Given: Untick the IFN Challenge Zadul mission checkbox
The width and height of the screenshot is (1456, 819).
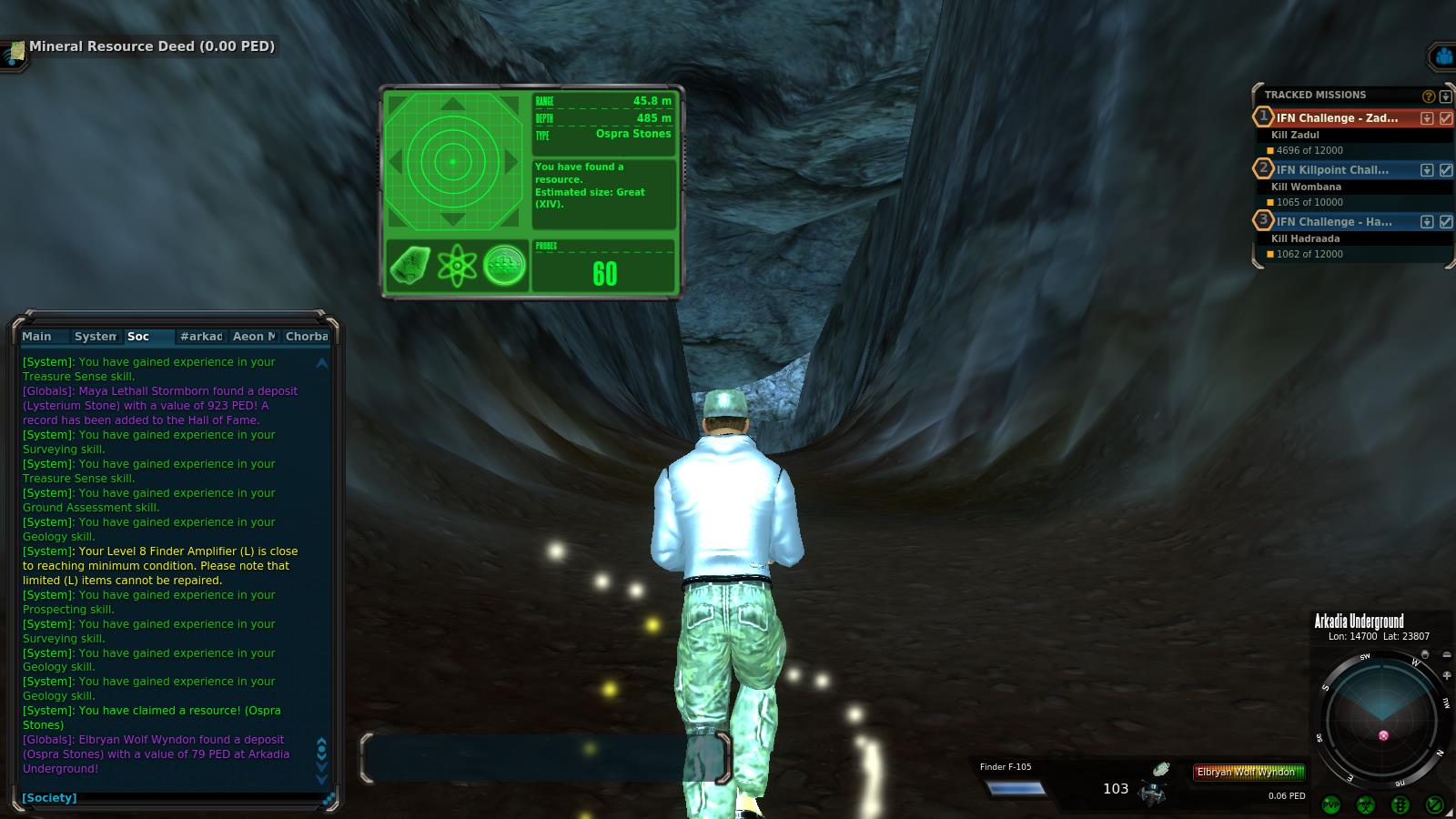Looking at the screenshot, I should point(1446,118).
